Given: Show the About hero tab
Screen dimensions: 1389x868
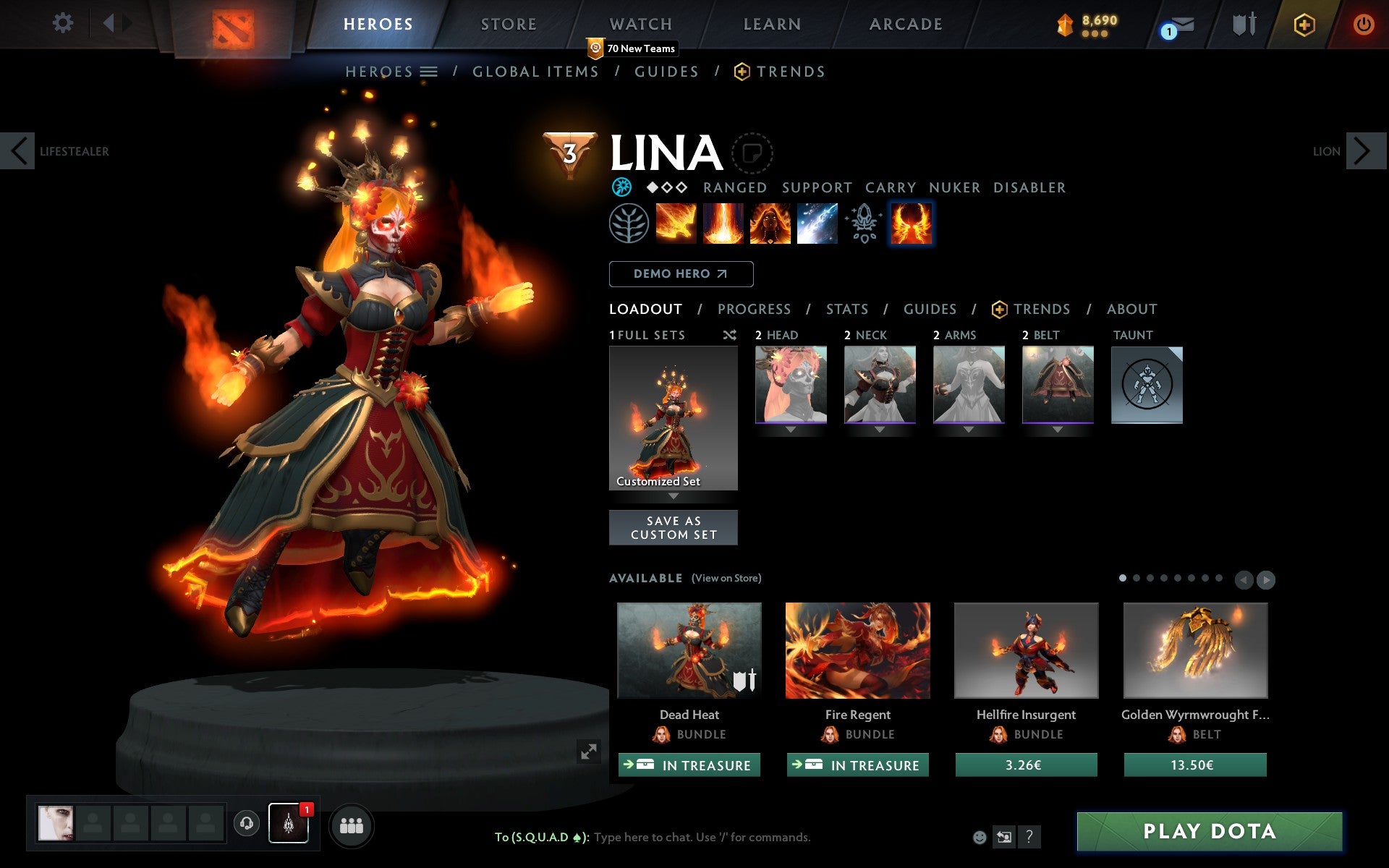Looking at the screenshot, I should pyautogui.click(x=1131, y=310).
